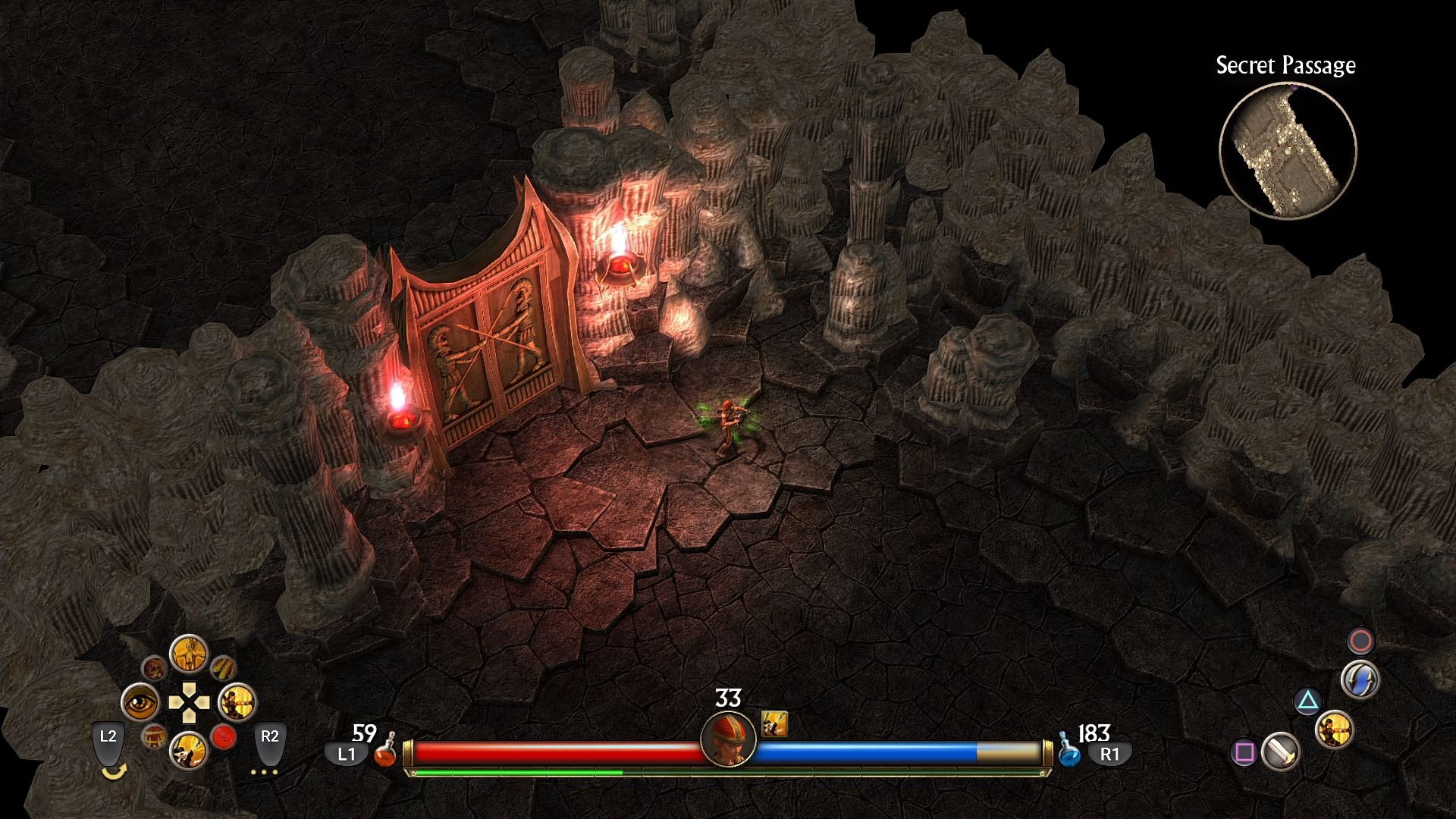Toggle the L2 page-switch arrow indicator
The image size is (1456, 819).
tap(115, 771)
